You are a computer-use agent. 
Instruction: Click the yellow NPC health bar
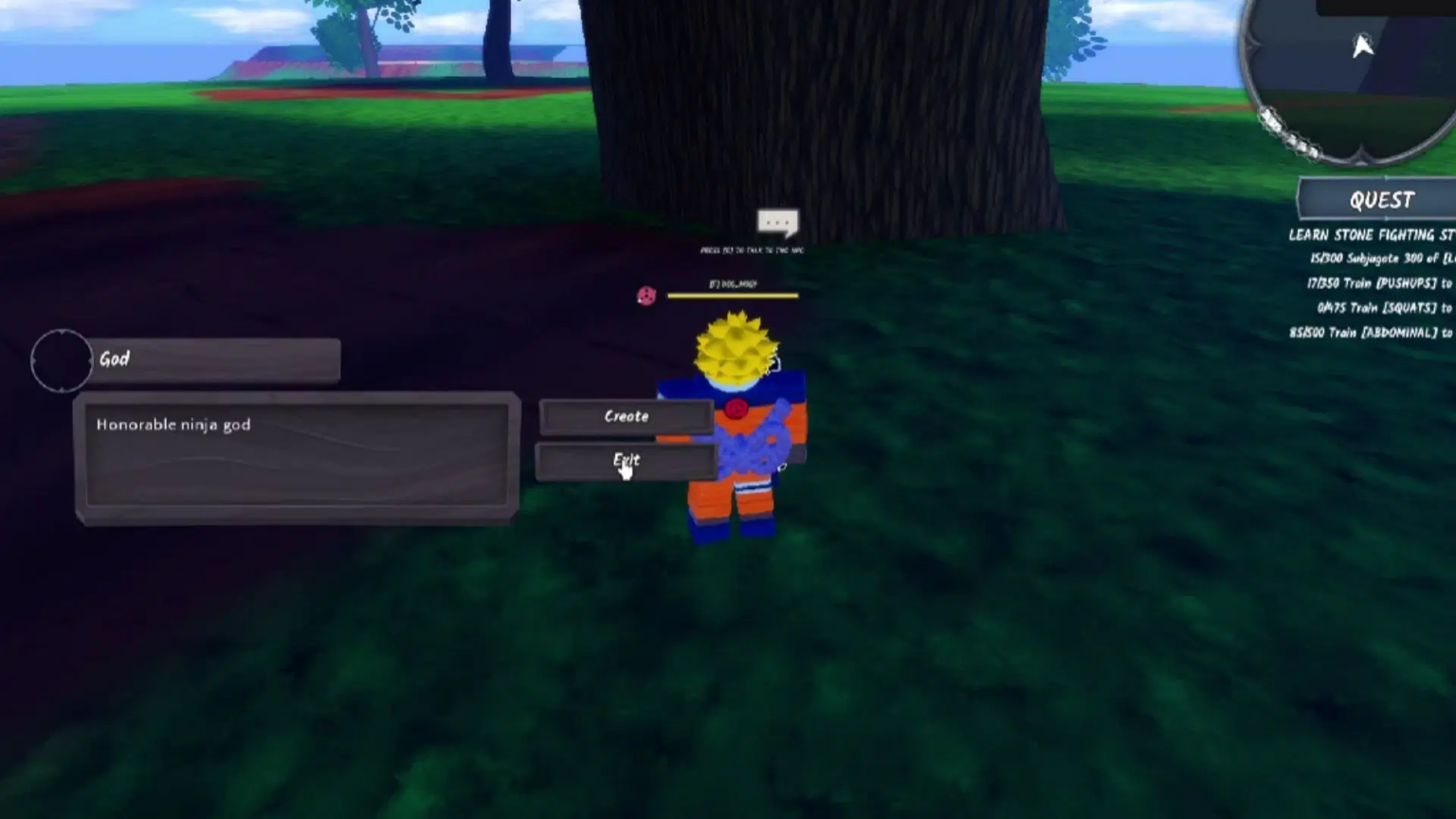coord(735,295)
